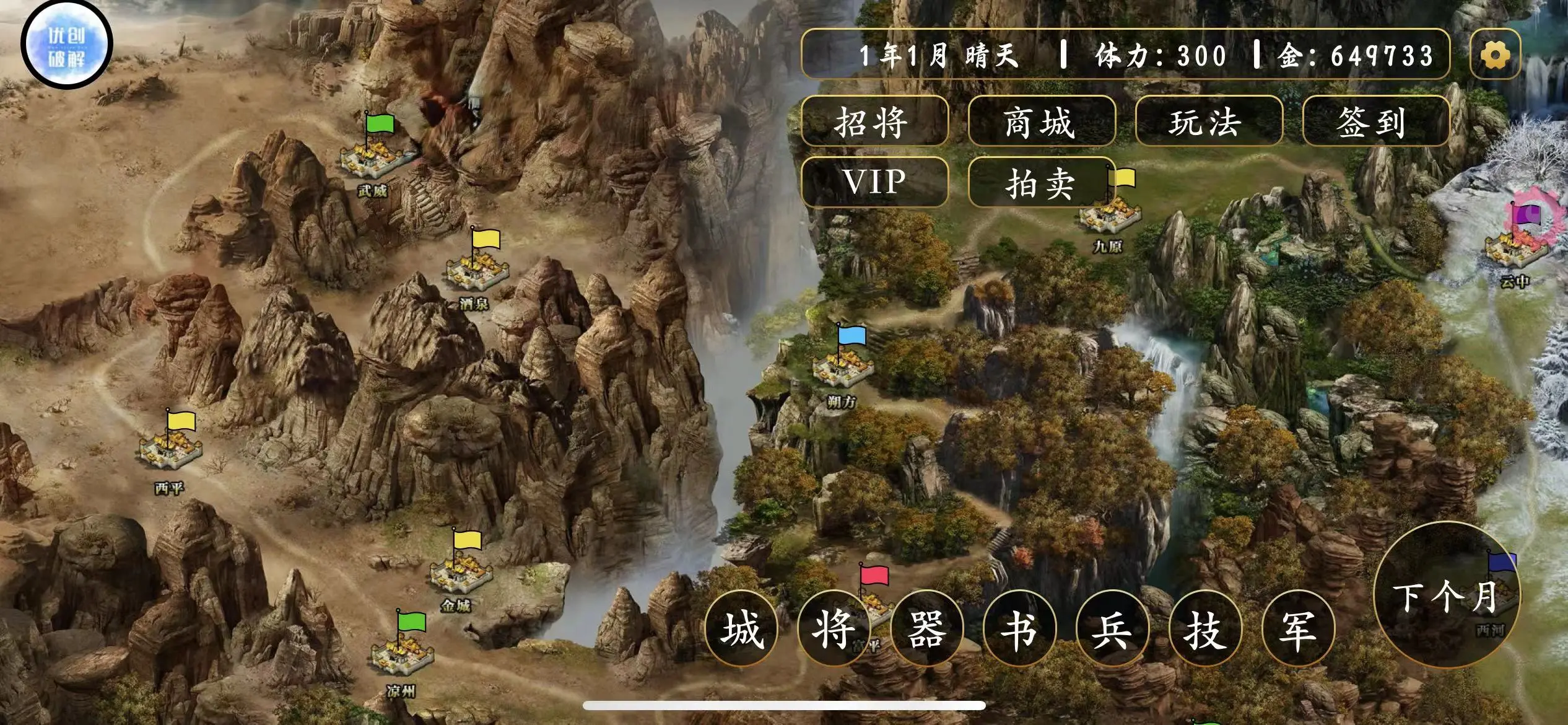Tap the 优创破解 floating overlay badge
The height and width of the screenshot is (725, 1568).
(67, 45)
